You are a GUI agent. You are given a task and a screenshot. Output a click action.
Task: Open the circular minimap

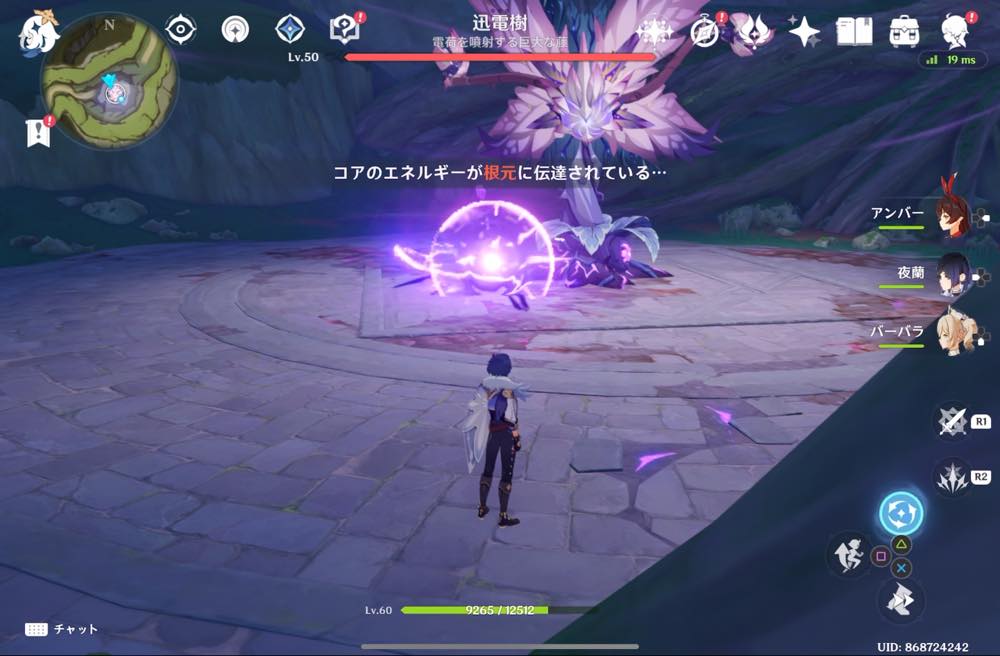[x=109, y=95]
